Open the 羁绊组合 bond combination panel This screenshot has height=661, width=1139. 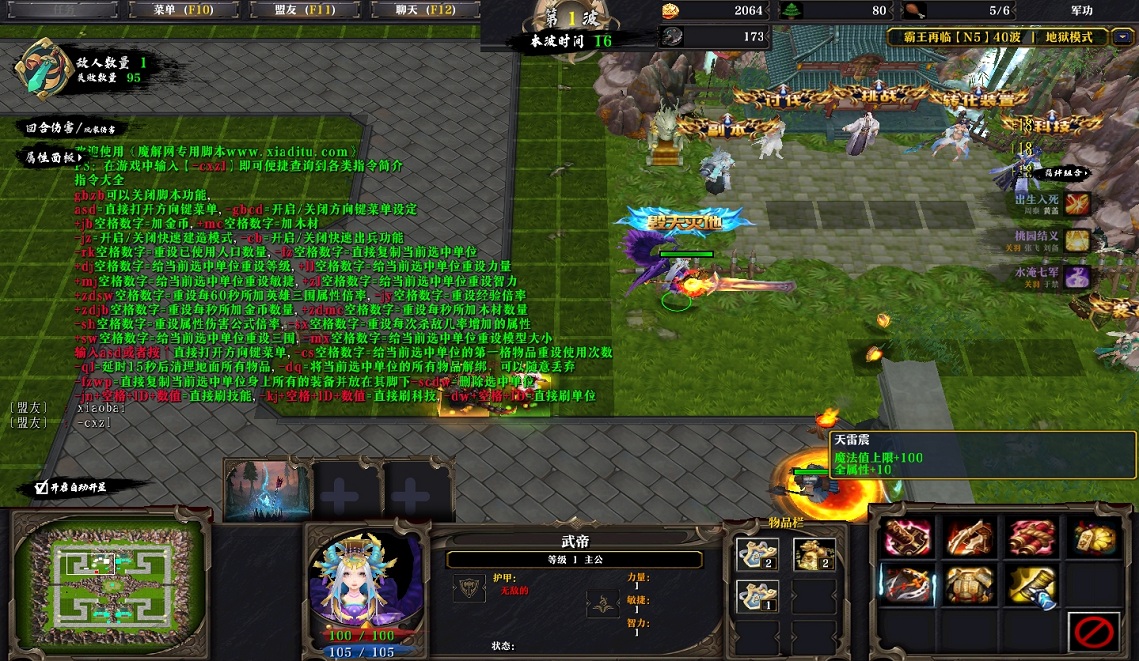click(x=1066, y=173)
